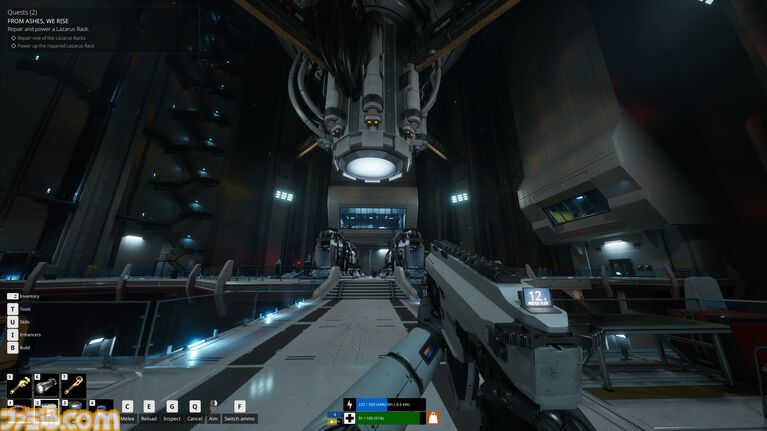The height and width of the screenshot is (431, 767).
Task: Click the orange carry weight icon
Action: [434, 417]
